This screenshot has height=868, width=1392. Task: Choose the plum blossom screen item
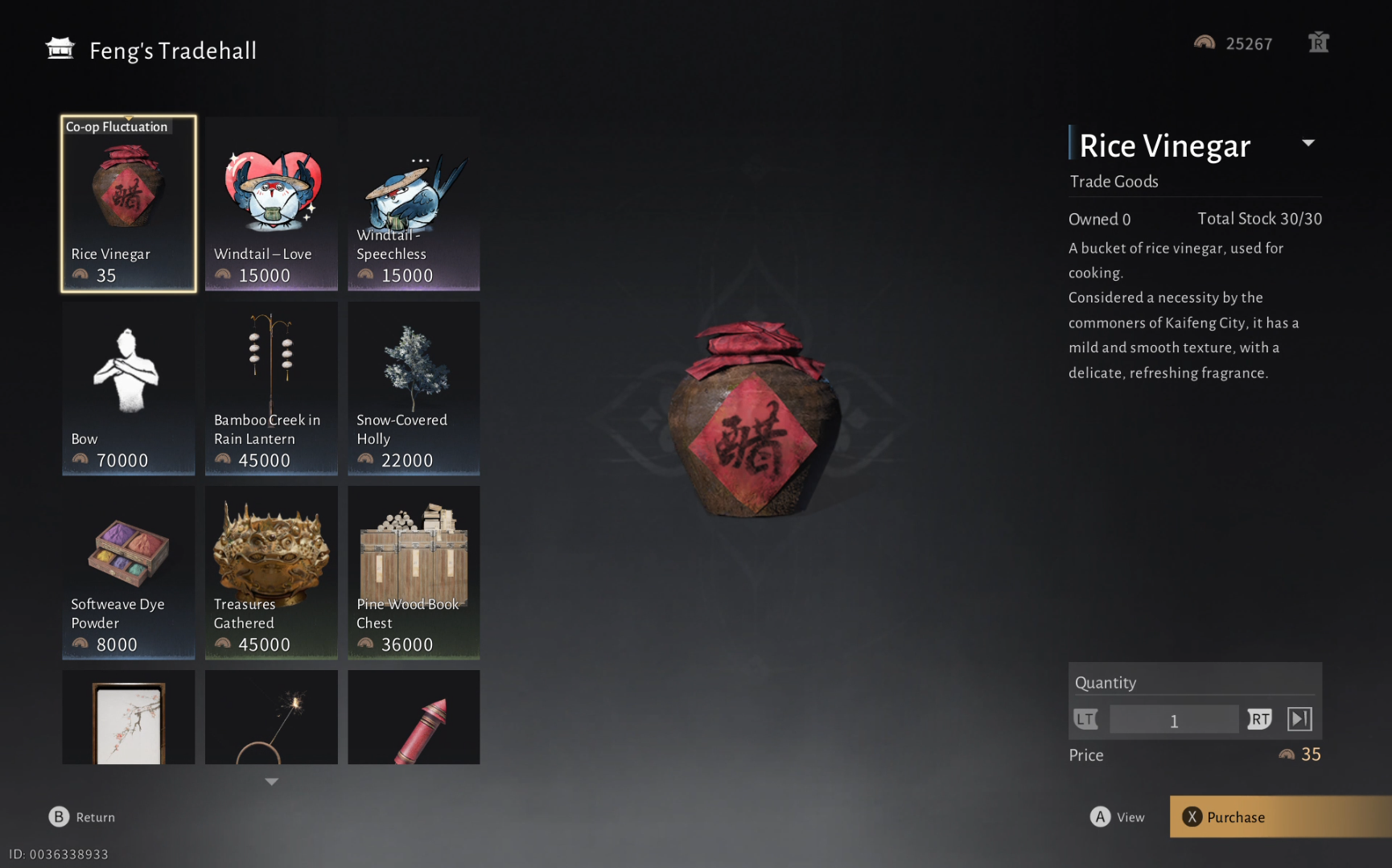(129, 717)
